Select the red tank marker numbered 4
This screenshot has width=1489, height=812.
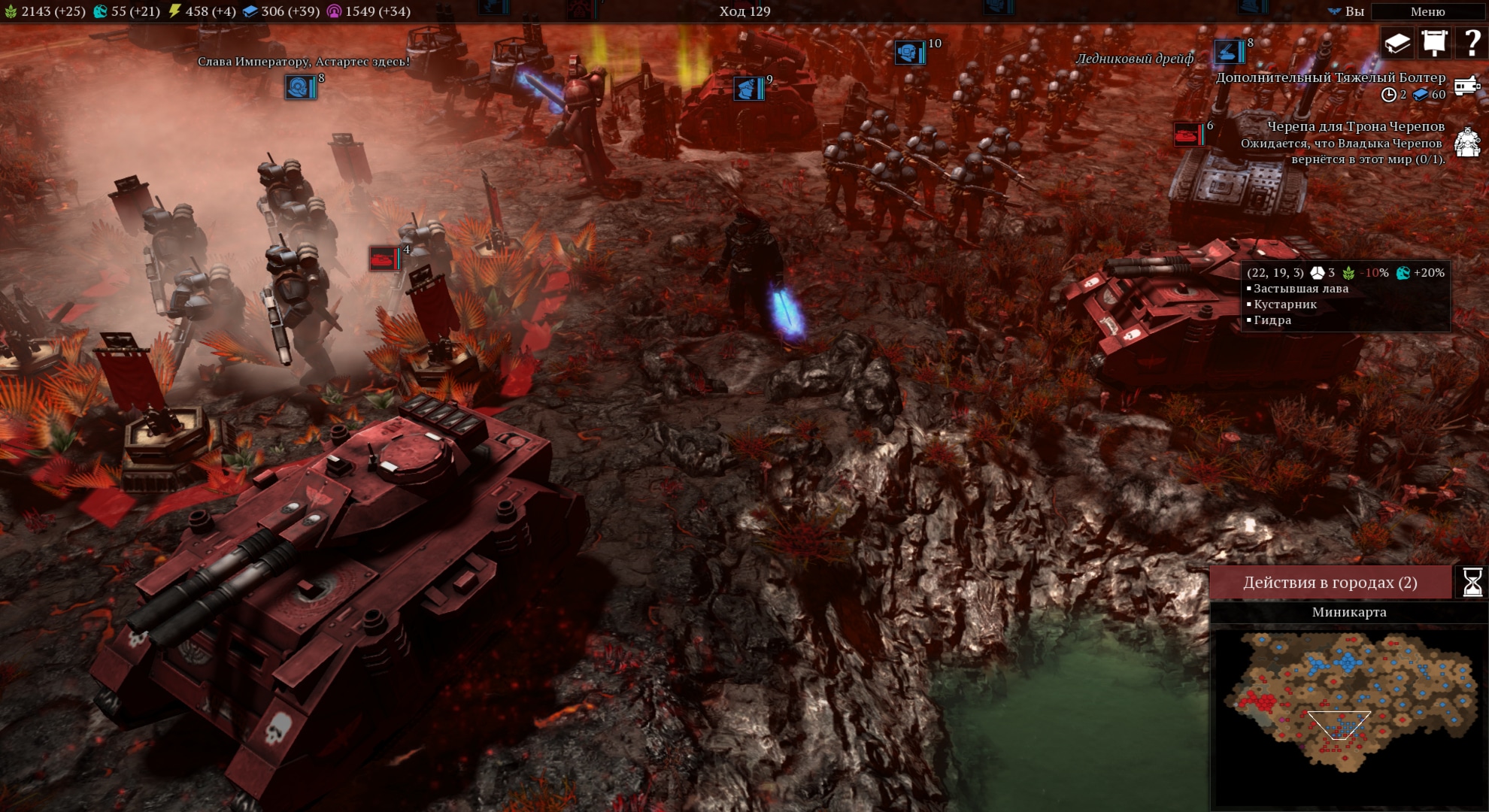click(x=384, y=259)
